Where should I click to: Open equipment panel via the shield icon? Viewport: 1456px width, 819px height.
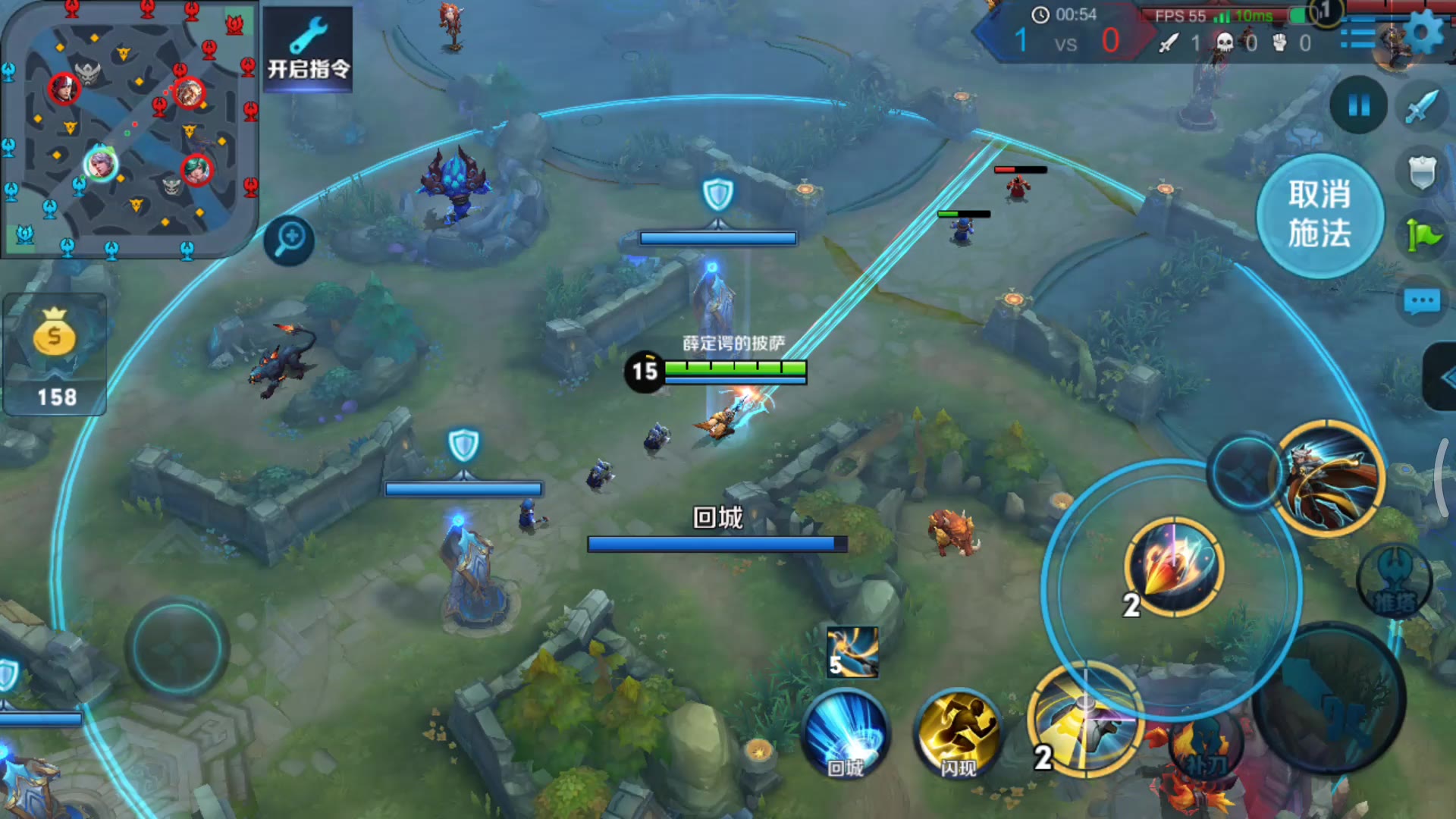[1421, 171]
